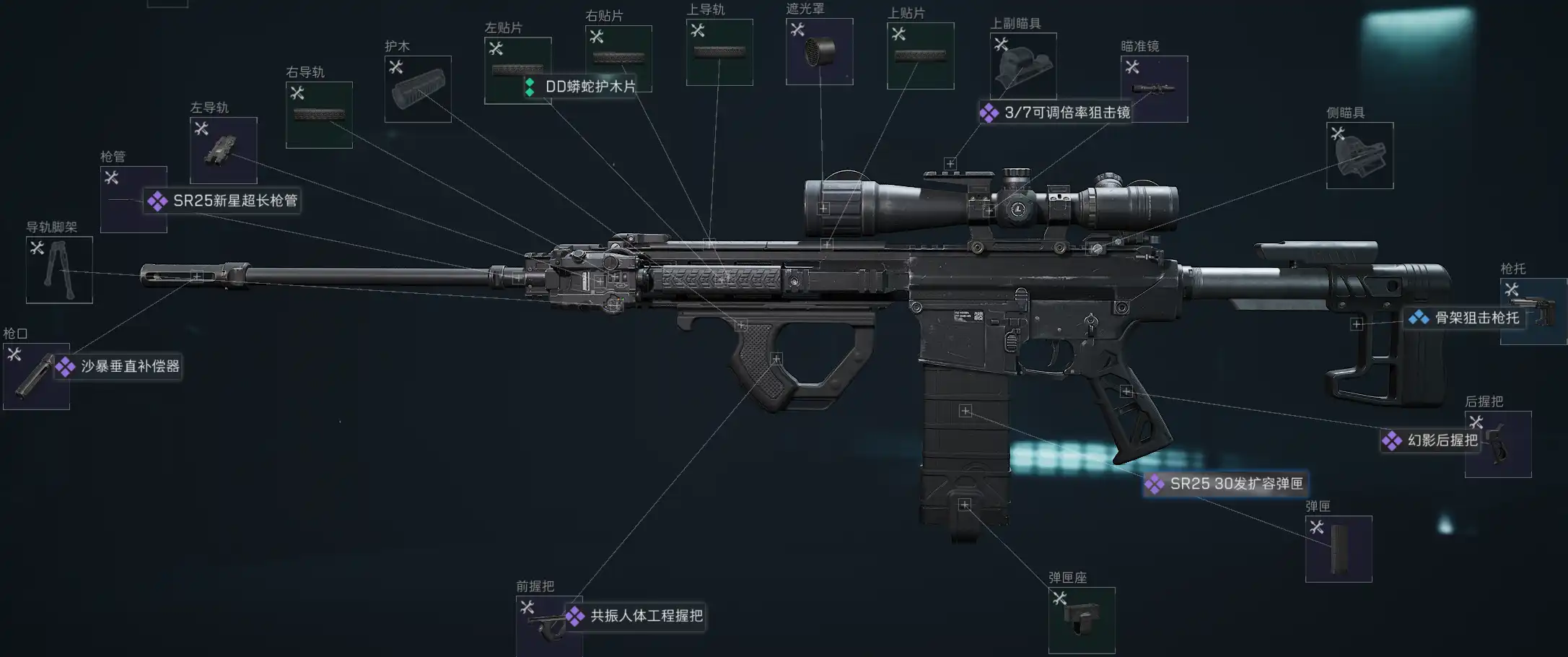The image size is (1568, 657).
Task: Open the 左导轨 left rail slot
Action: [223, 150]
